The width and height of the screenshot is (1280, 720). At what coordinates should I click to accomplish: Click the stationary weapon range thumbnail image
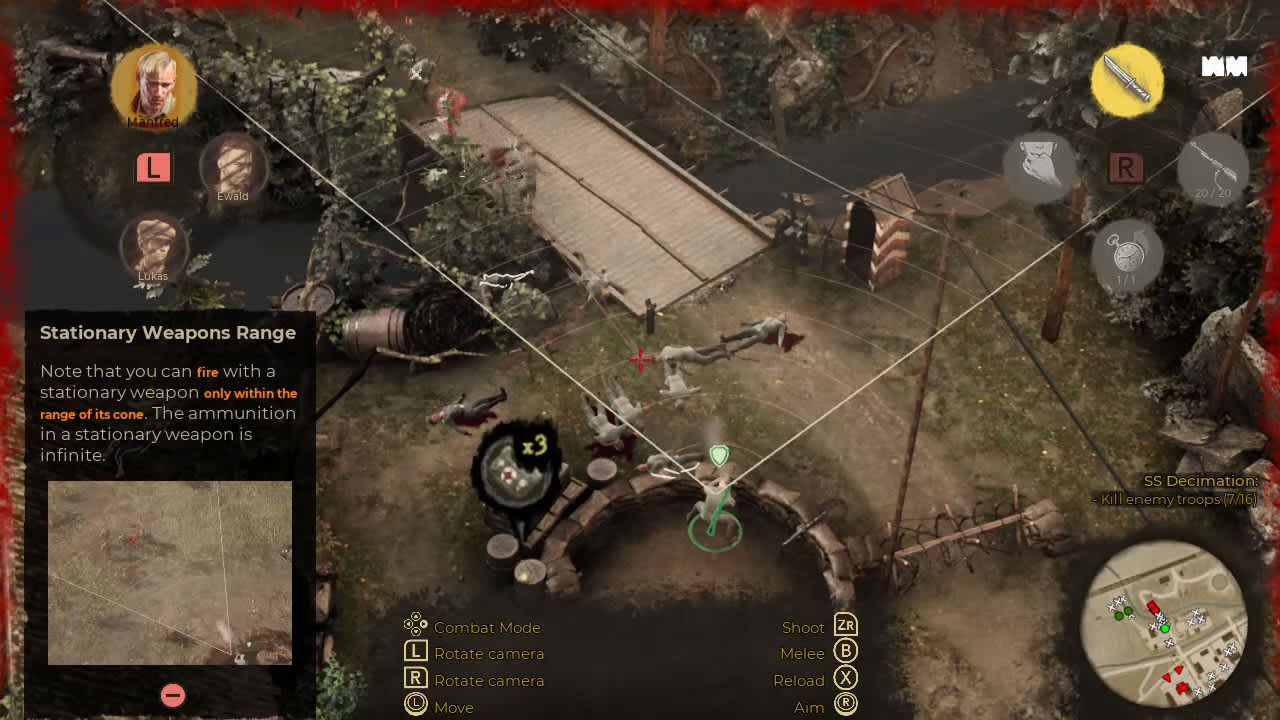point(168,572)
